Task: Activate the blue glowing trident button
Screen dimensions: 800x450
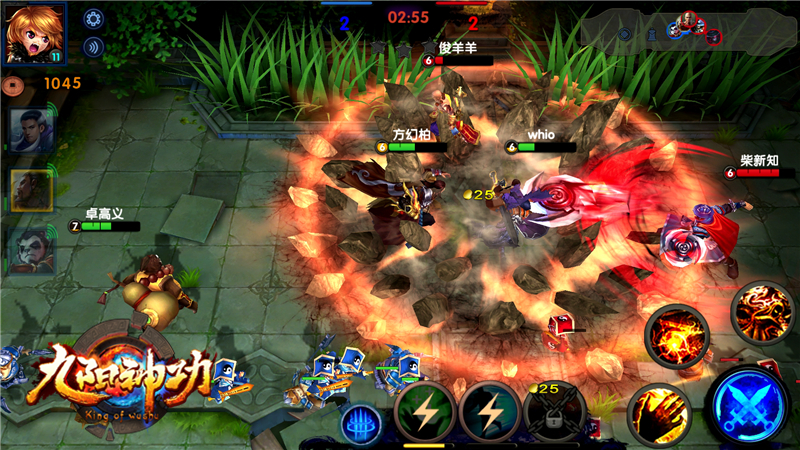Action: click(363, 423)
